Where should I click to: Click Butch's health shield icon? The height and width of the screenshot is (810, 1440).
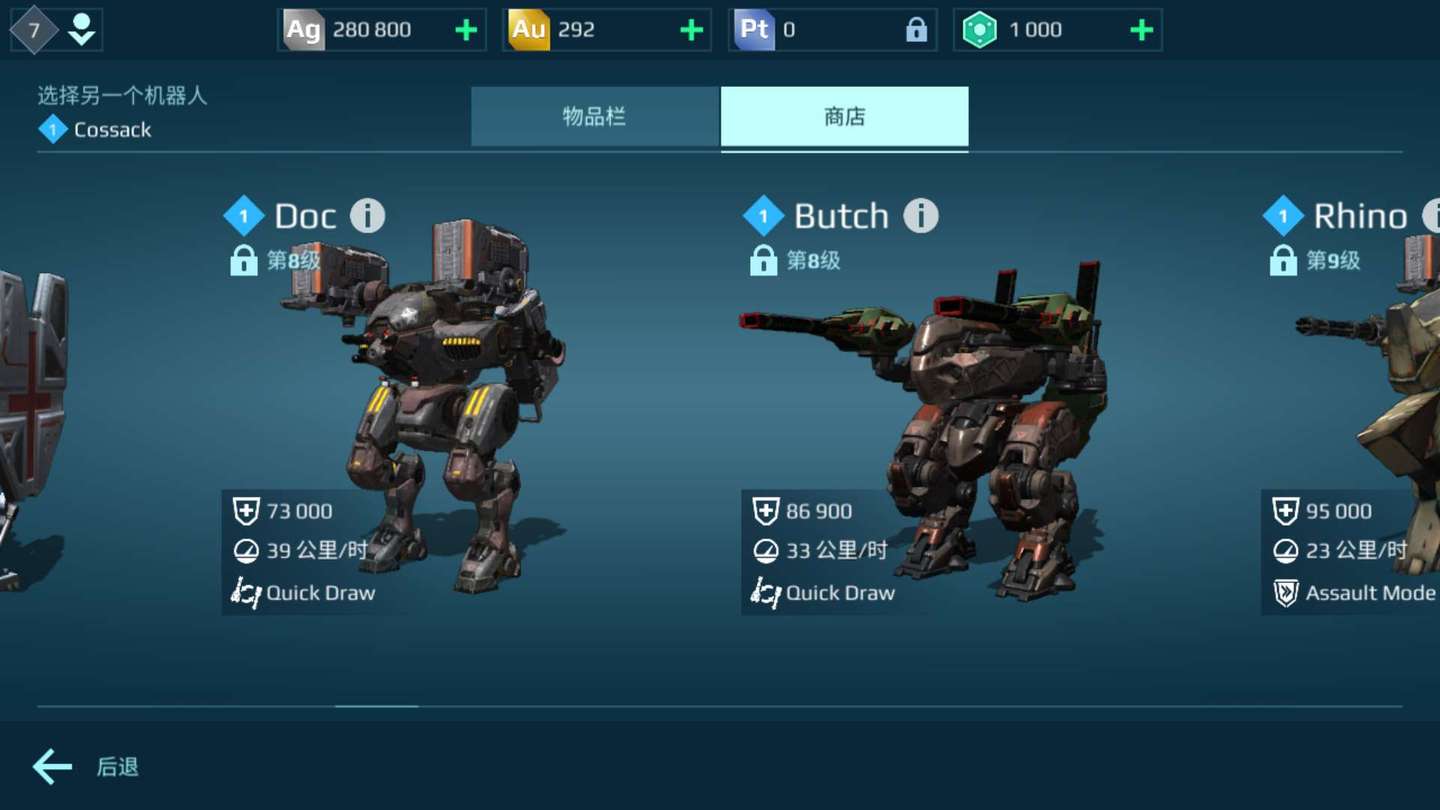pos(765,510)
